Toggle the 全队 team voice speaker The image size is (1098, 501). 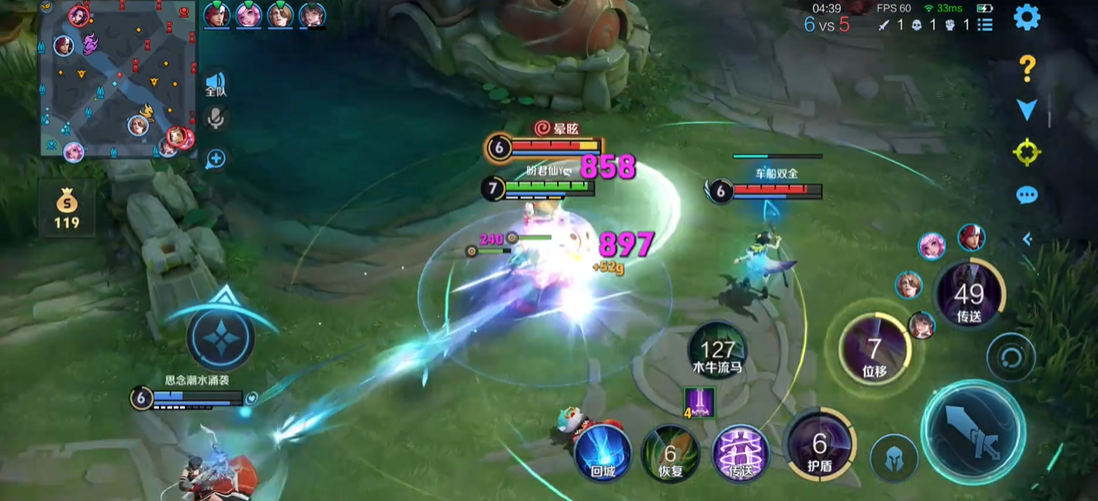pyautogui.click(x=215, y=83)
